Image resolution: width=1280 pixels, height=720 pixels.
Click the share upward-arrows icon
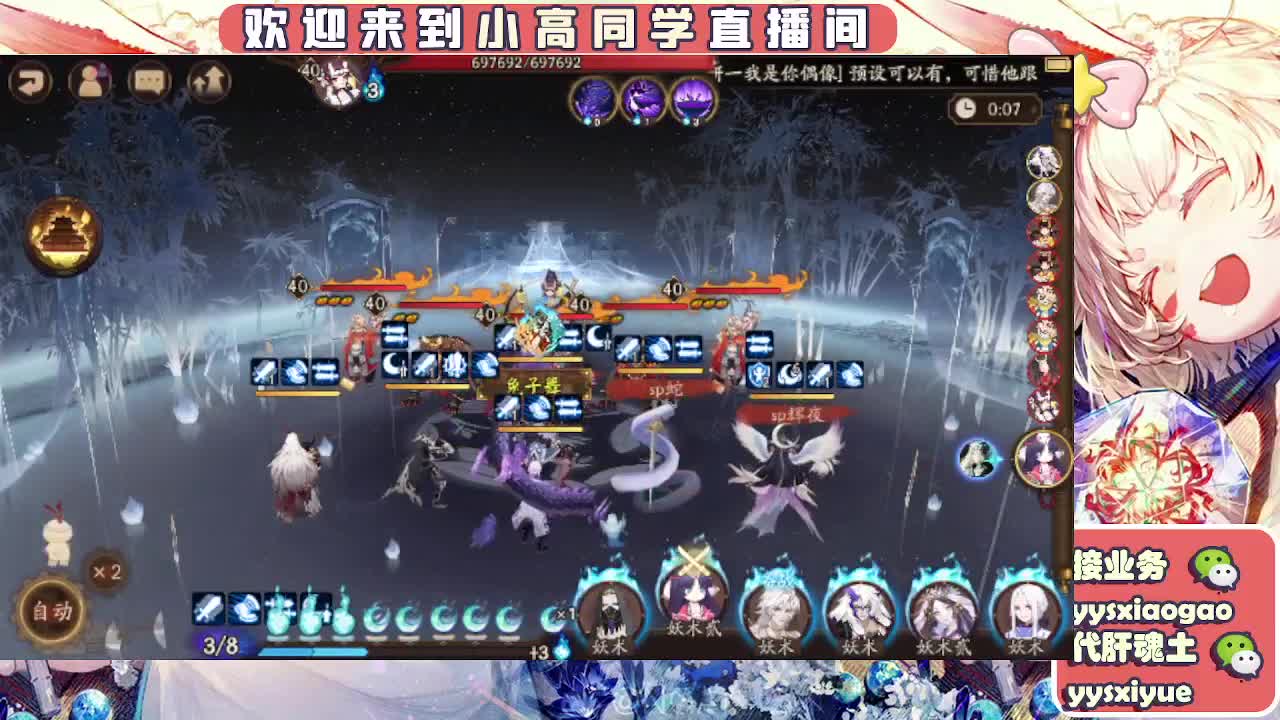212,81
